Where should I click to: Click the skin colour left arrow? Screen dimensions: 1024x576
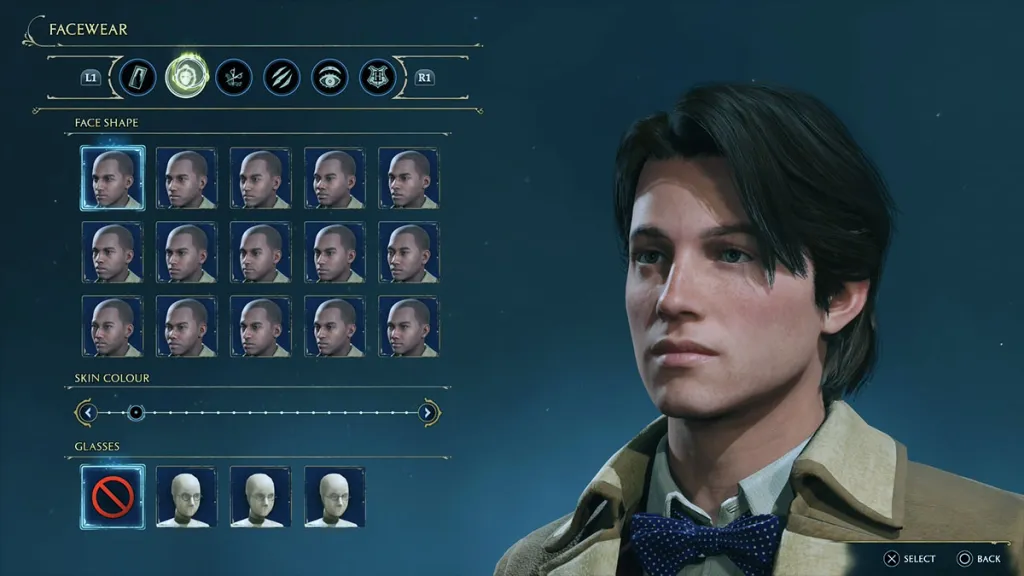(88, 412)
